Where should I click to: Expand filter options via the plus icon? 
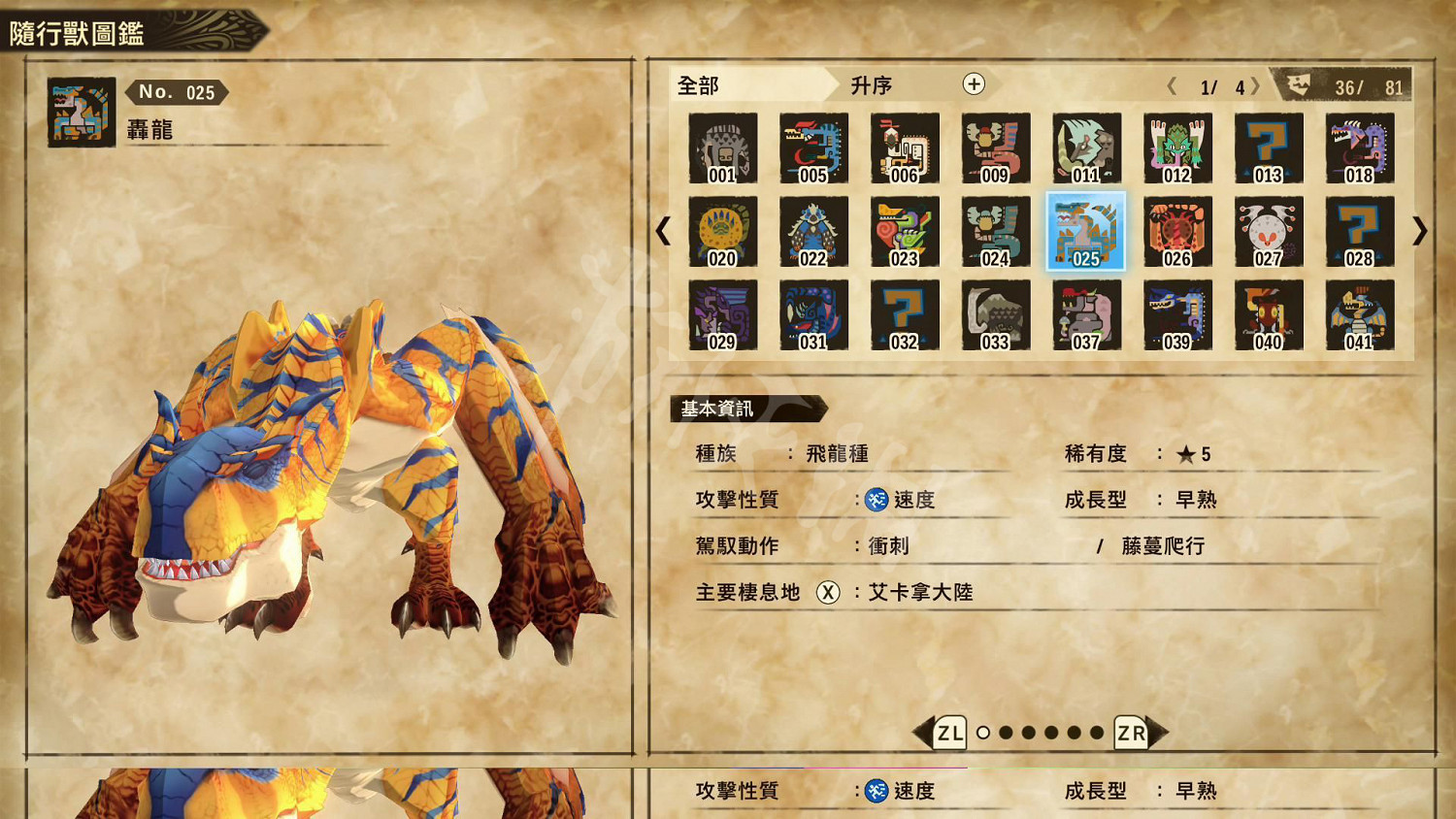click(972, 85)
